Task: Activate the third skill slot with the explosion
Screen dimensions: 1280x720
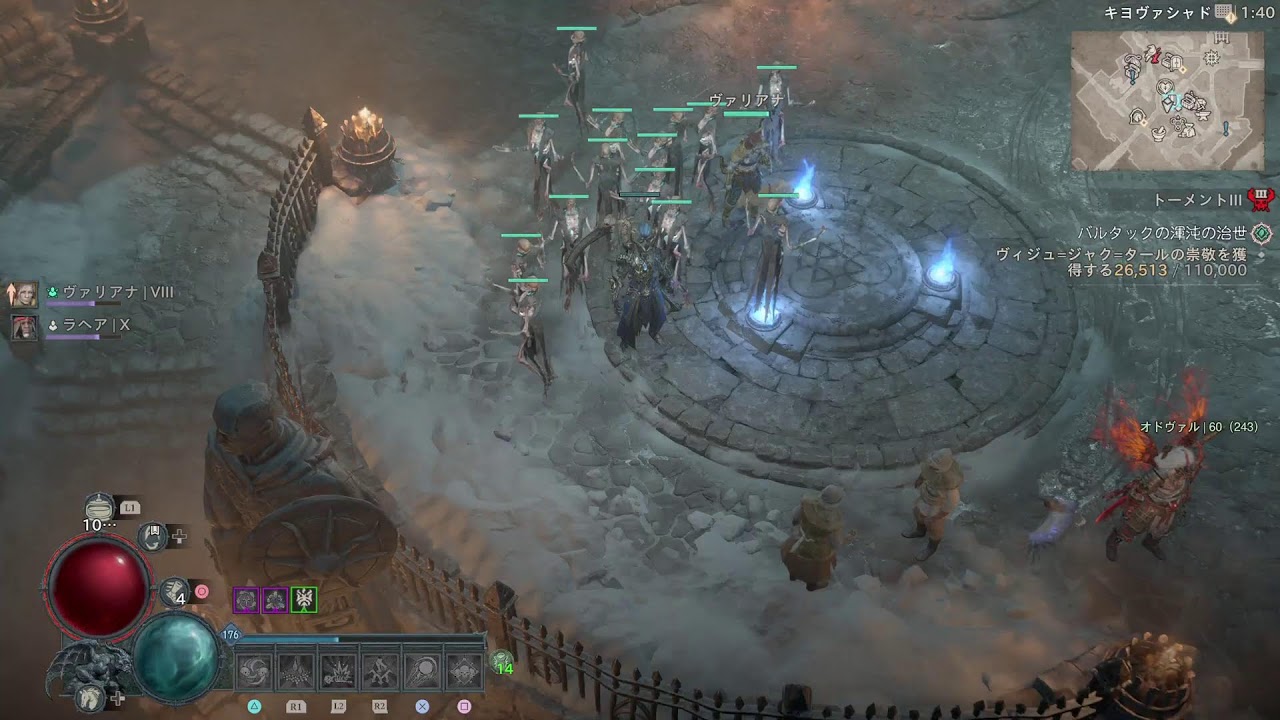Action: (x=338, y=671)
